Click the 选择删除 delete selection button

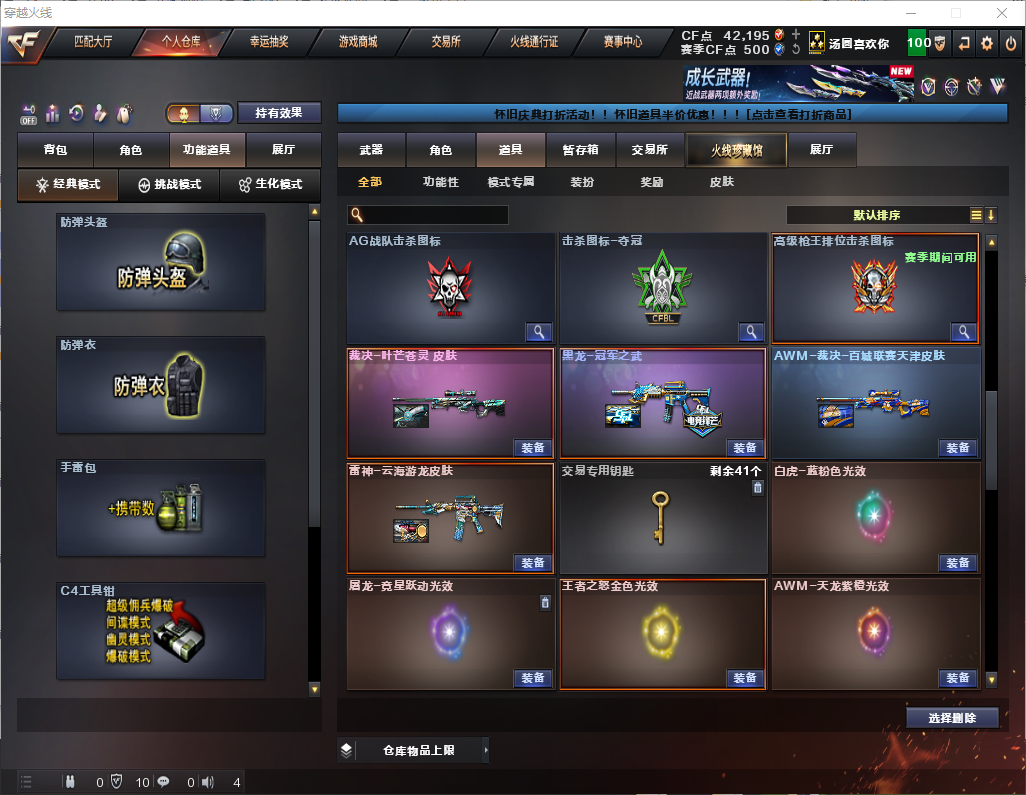pyautogui.click(x=952, y=718)
